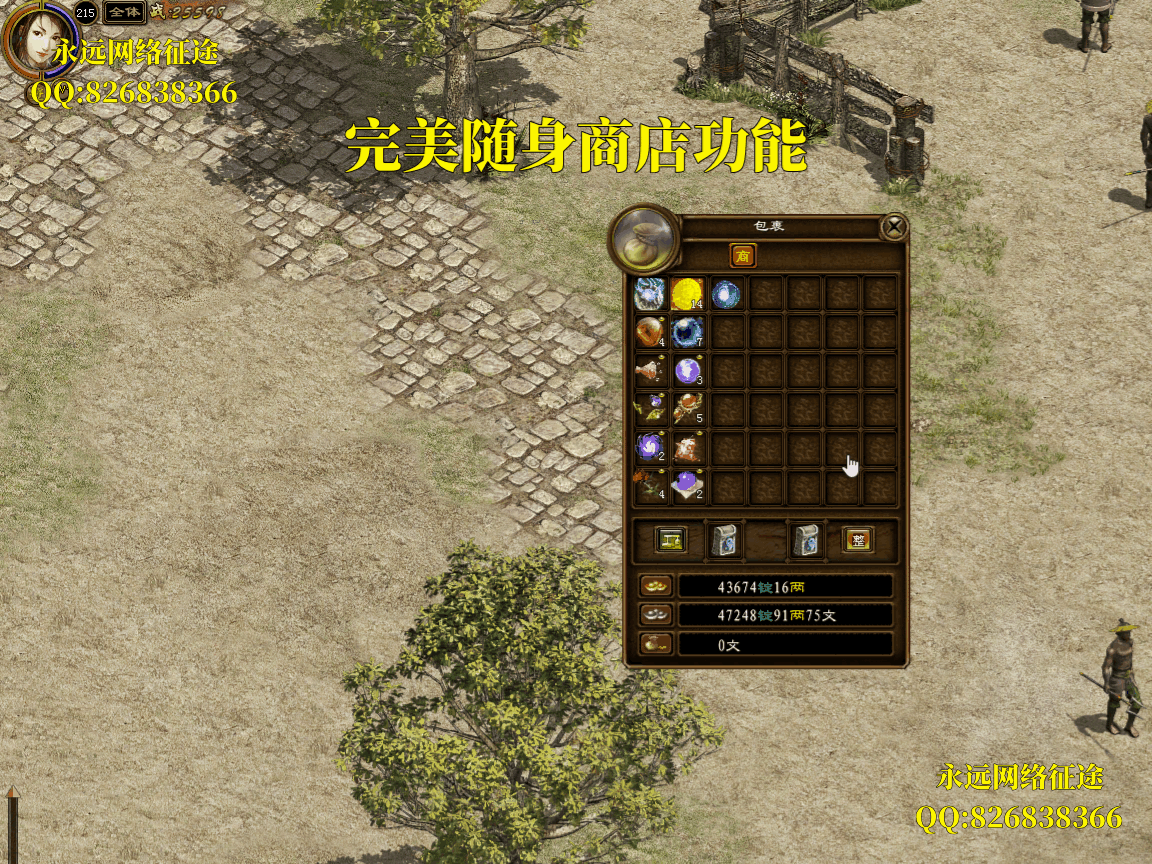
Task: Select the purple crystal ball on a pedestal
Action: point(688,485)
